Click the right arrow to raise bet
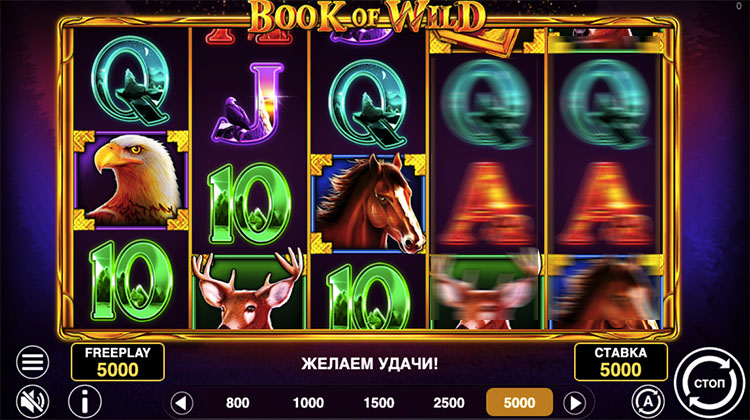Viewport: 750px width, 420px height. [x=574, y=402]
